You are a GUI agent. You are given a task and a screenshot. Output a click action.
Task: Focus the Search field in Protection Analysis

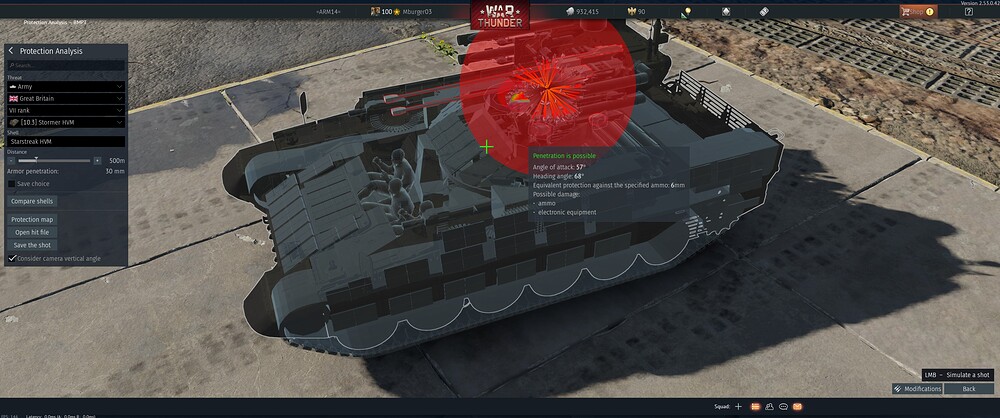(x=66, y=66)
